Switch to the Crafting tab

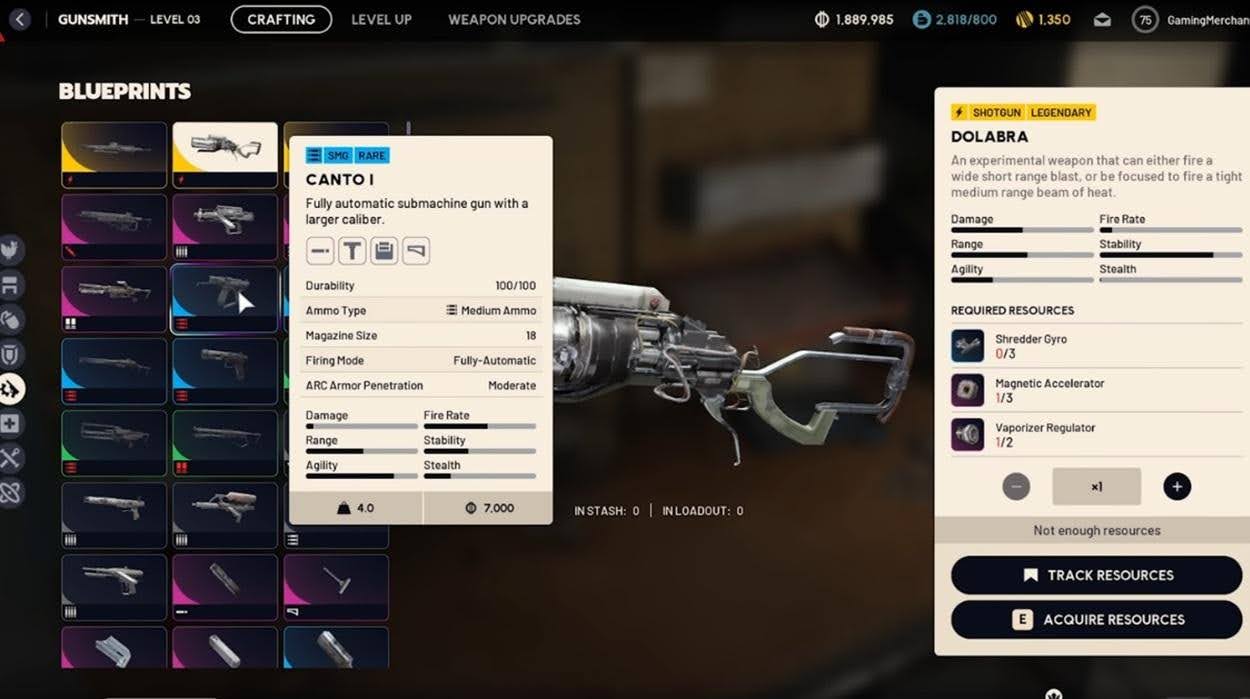click(x=281, y=19)
